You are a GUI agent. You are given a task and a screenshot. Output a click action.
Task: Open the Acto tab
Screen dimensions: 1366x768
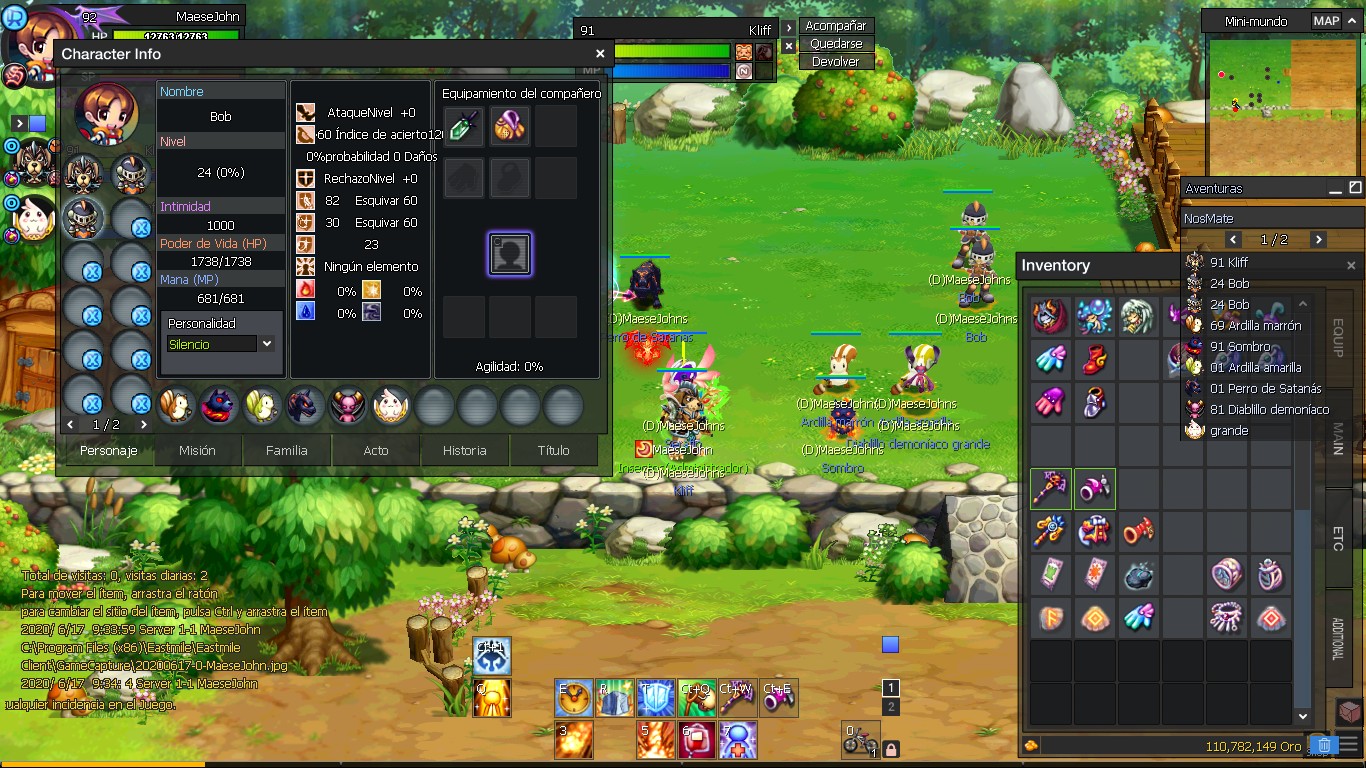[376, 451]
